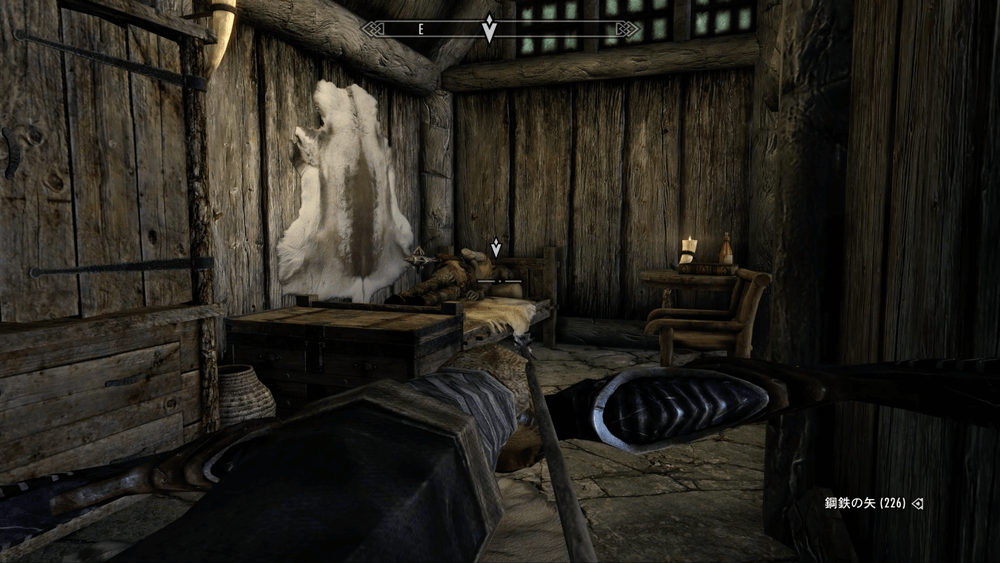Image resolution: width=1000 pixels, height=563 pixels.
Task: Click the E direction letter on the compass
Action: pyautogui.click(x=421, y=30)
